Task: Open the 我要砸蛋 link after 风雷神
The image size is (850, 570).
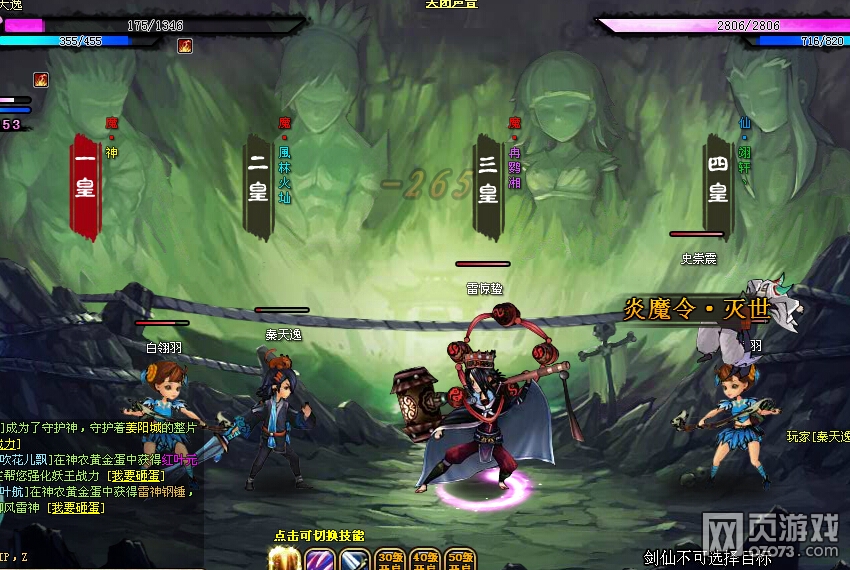Action: pyautogui.click(x=77, y=507)
